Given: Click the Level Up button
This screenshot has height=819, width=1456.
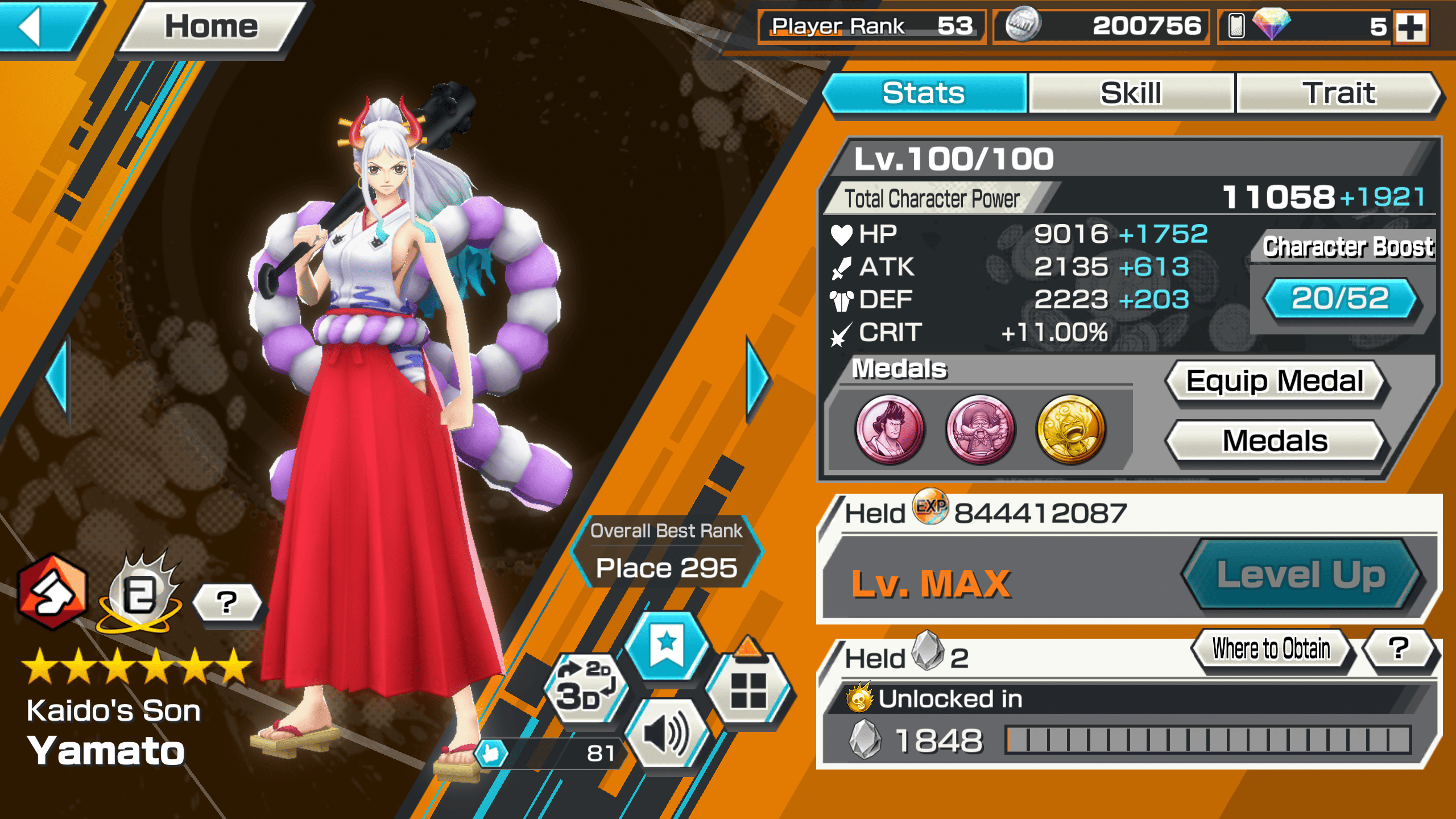Looking at the screenshot, I should coord(1301,574).
